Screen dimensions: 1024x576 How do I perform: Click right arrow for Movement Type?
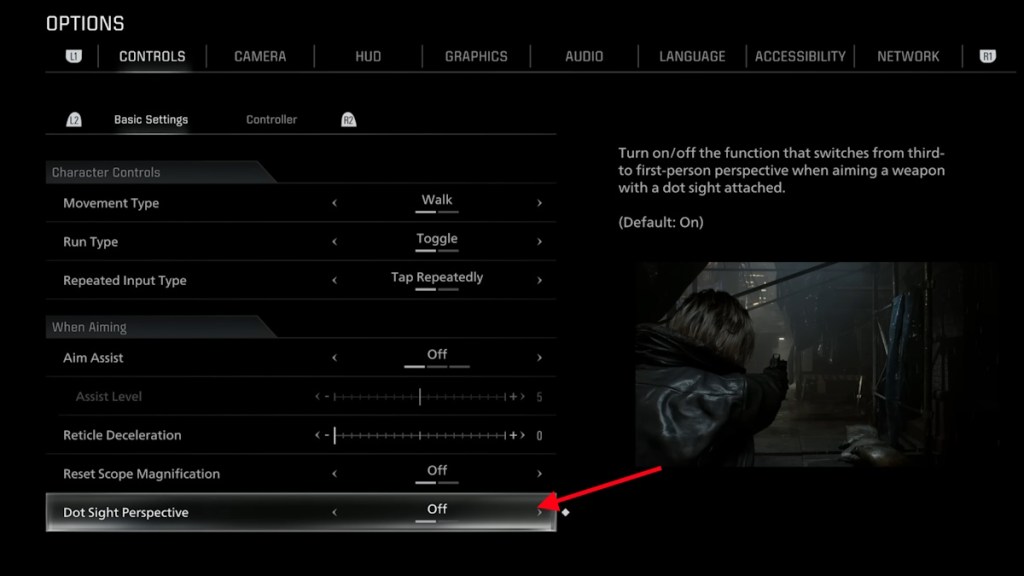click(539, 203)
